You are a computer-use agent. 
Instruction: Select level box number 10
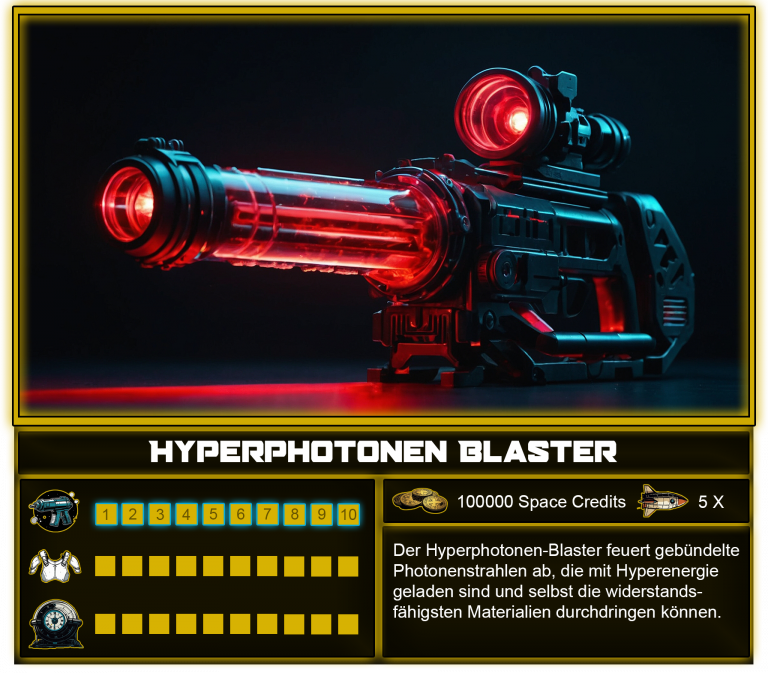pyautogui.click(x=348, y=515)
